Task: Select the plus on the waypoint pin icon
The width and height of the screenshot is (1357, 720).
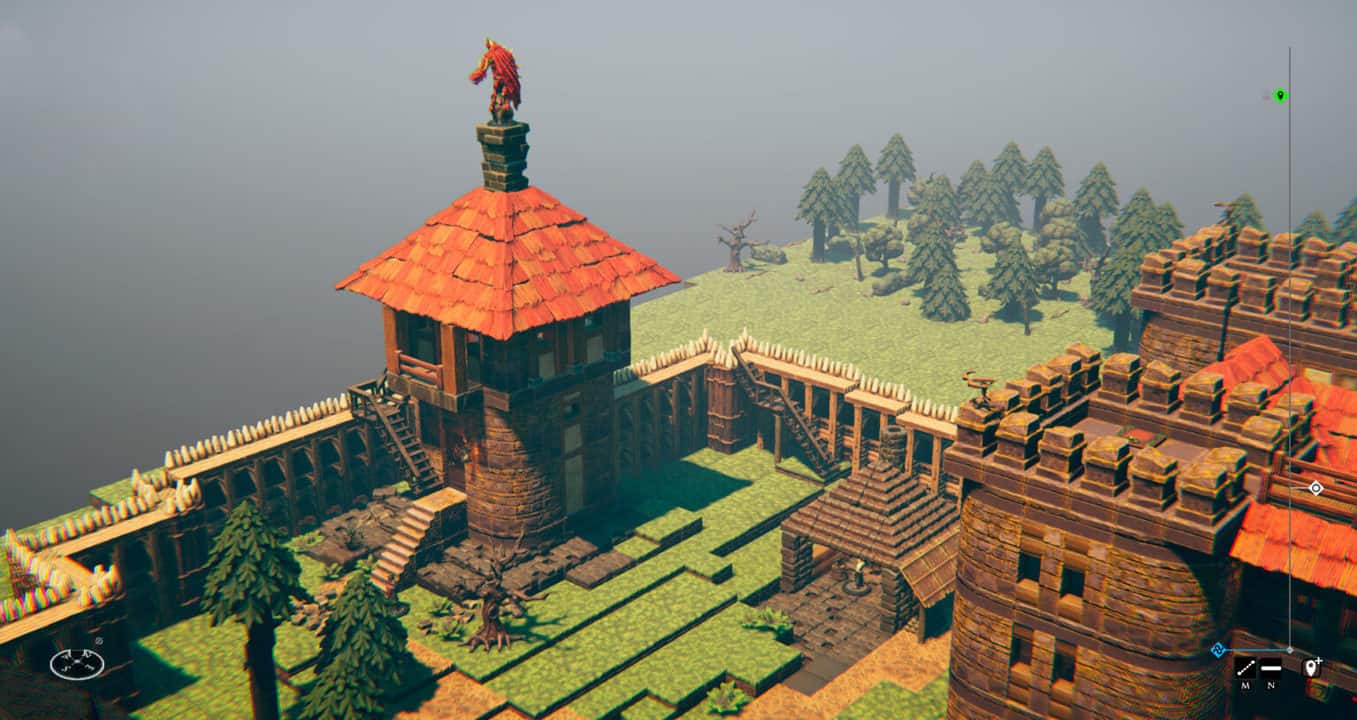Action: (x=1319, y=660)
